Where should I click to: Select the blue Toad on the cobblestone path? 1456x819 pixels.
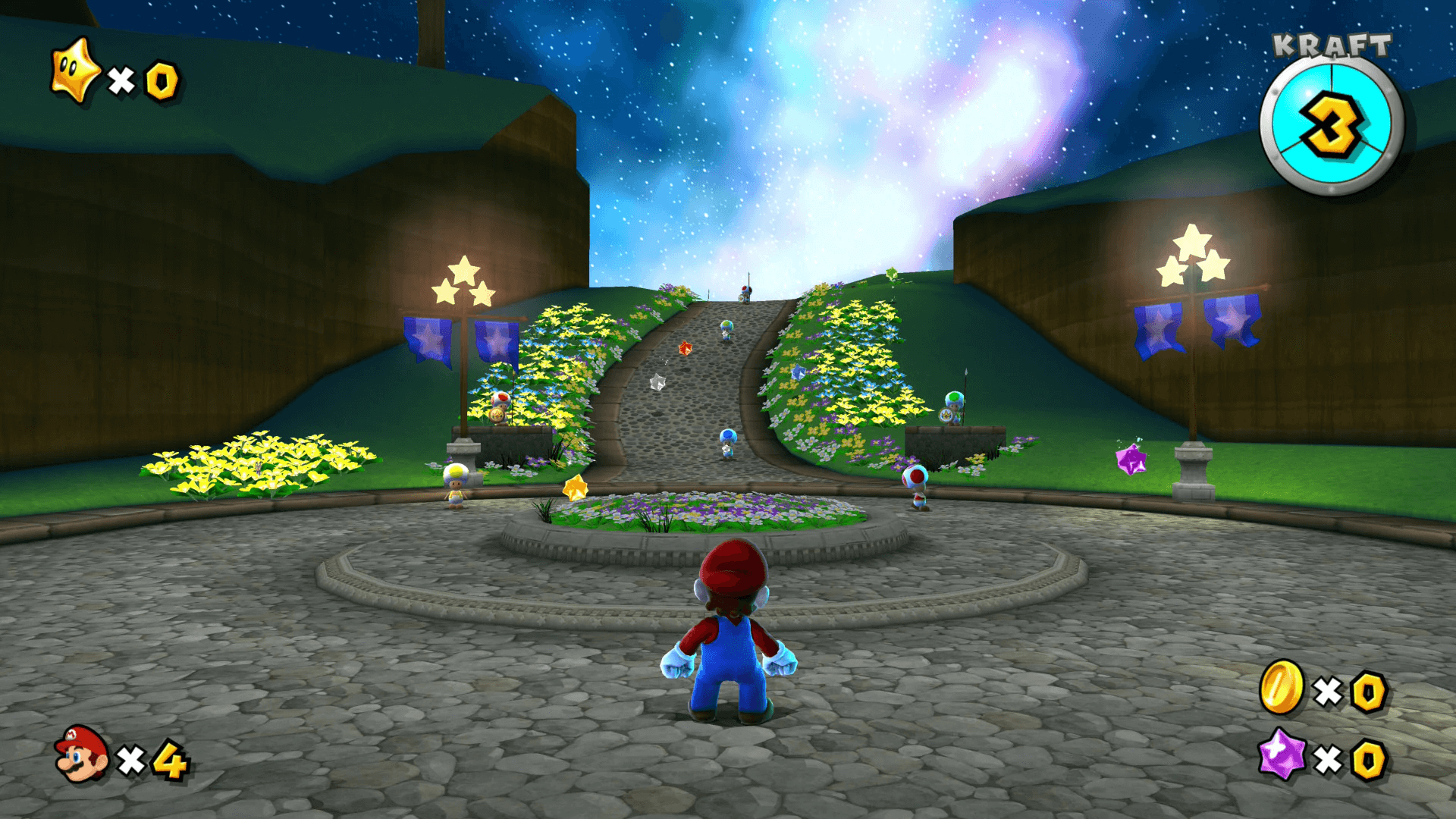coord(728,440)
